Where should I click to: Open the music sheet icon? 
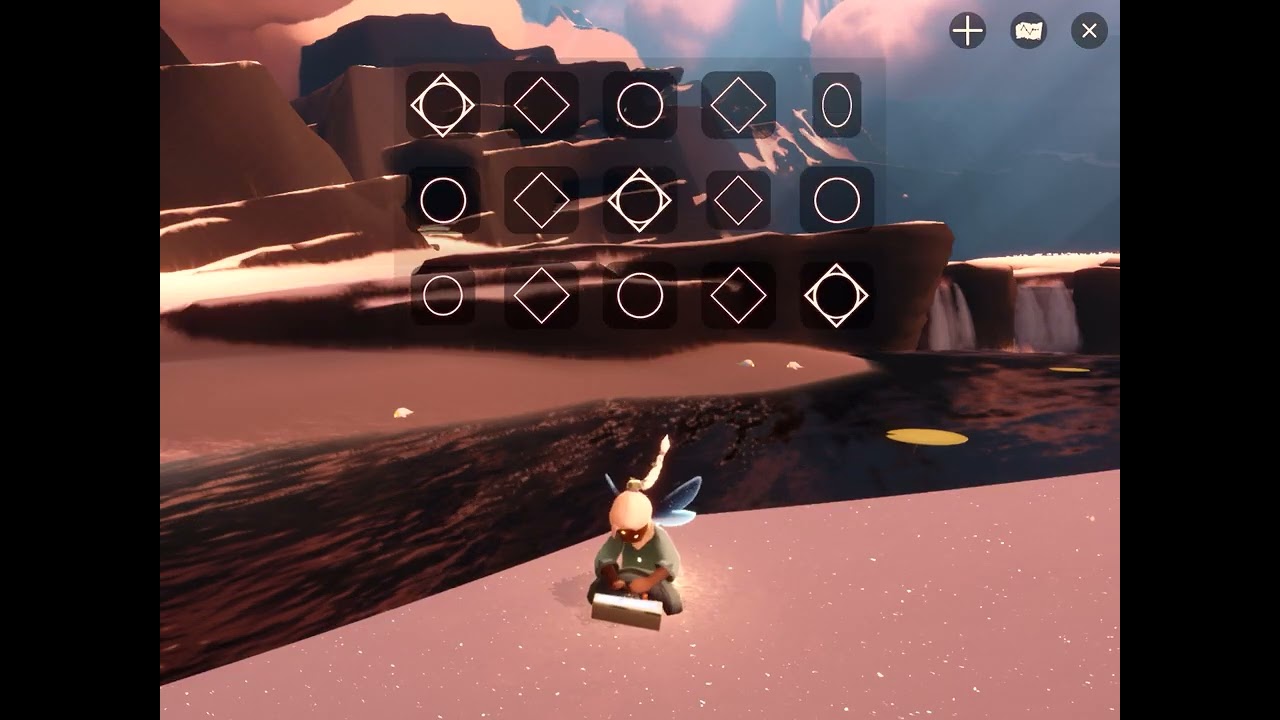click(x=1028, y=31)
